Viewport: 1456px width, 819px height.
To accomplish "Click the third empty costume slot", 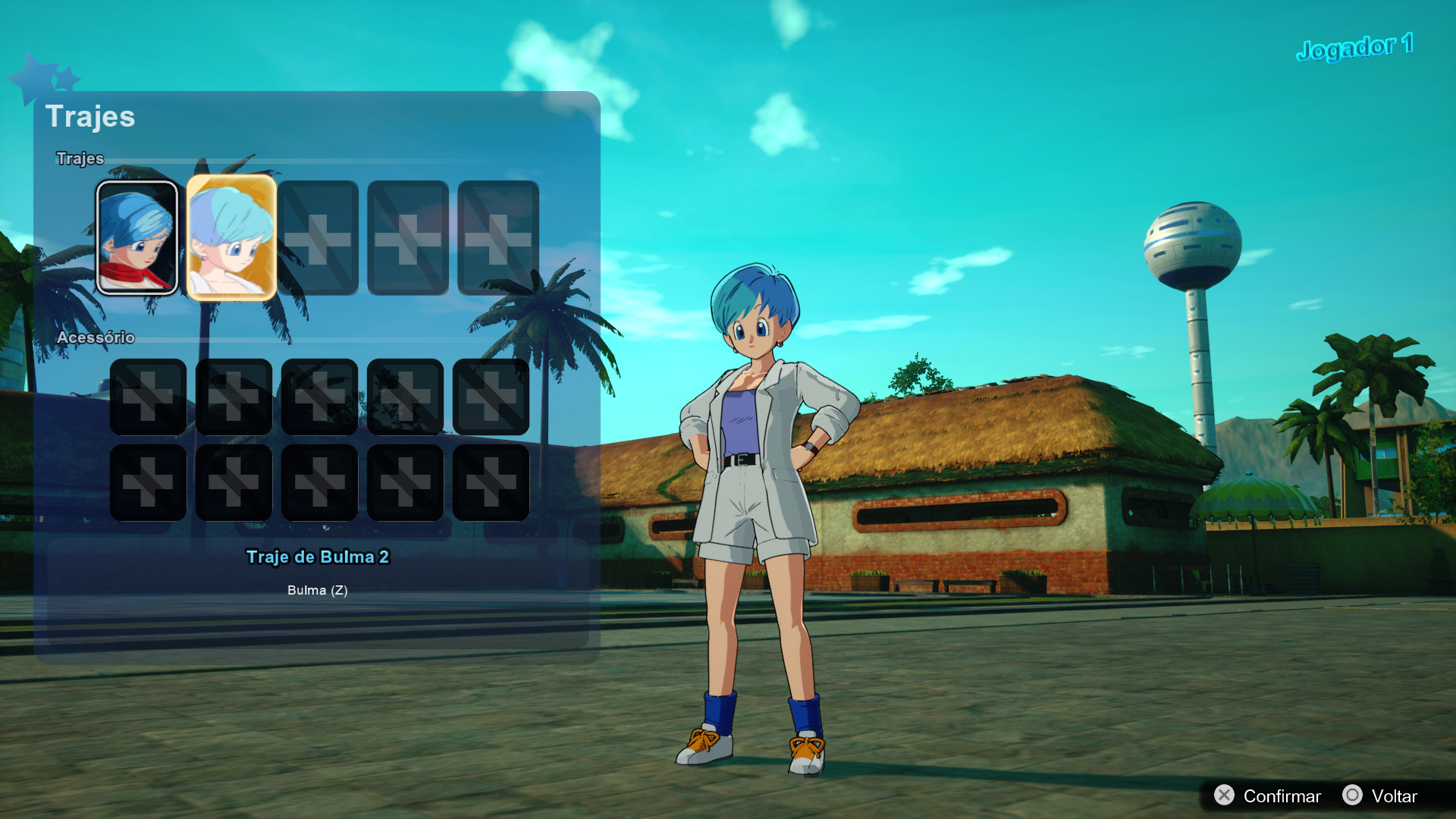I will pos(318,238).
